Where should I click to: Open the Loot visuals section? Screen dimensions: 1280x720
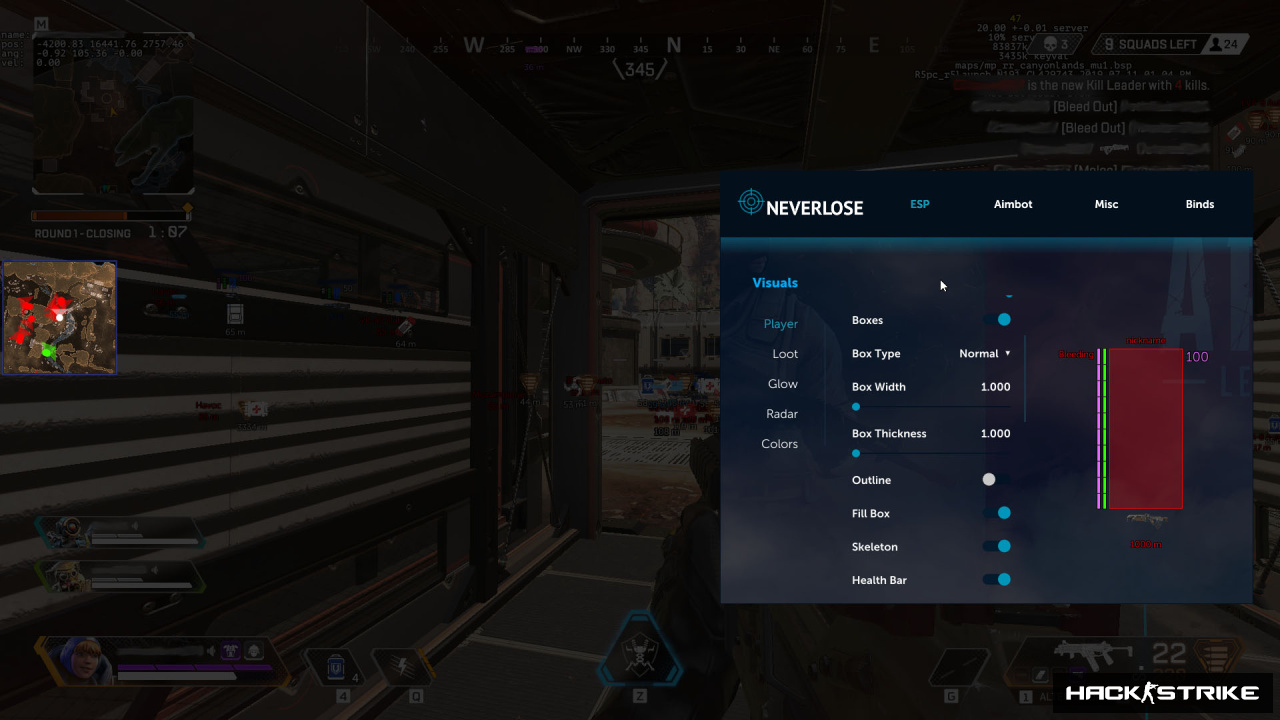(x=785, y=354)
